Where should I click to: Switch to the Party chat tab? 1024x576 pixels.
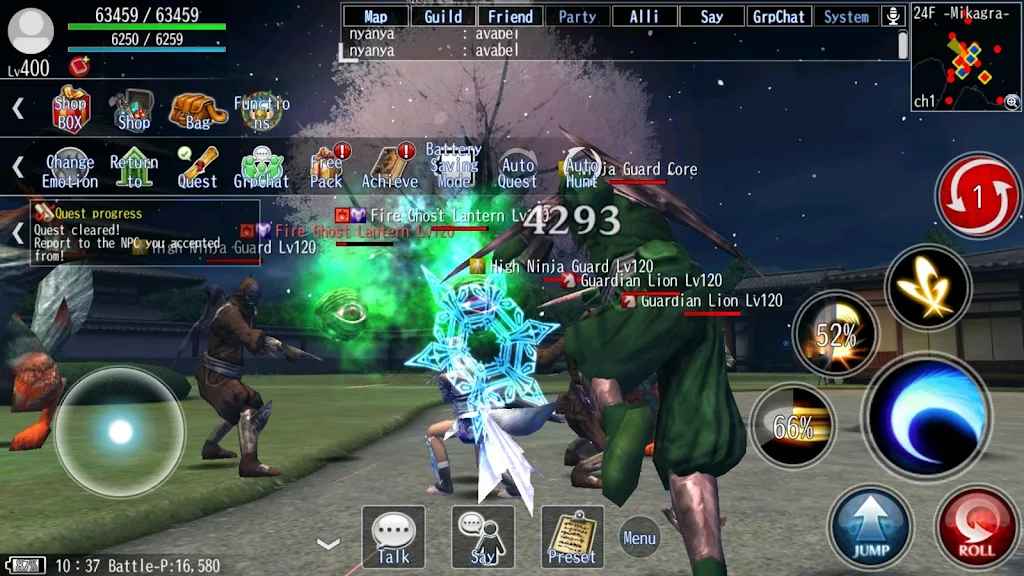pyautogui.click(x=577, y=16)
